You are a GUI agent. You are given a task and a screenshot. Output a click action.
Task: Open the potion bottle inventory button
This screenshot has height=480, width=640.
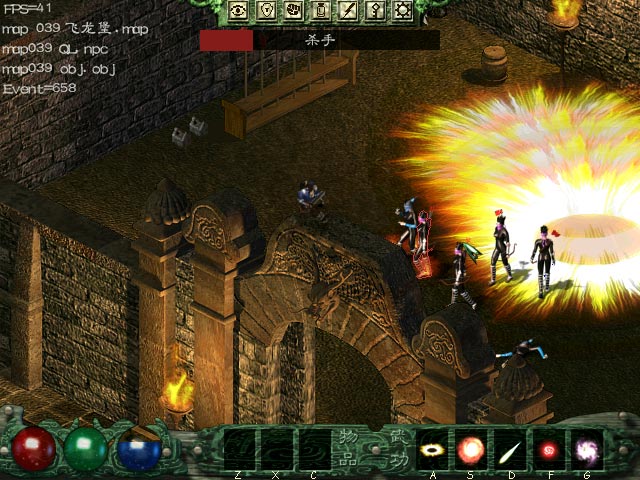(x=321, y=11)
